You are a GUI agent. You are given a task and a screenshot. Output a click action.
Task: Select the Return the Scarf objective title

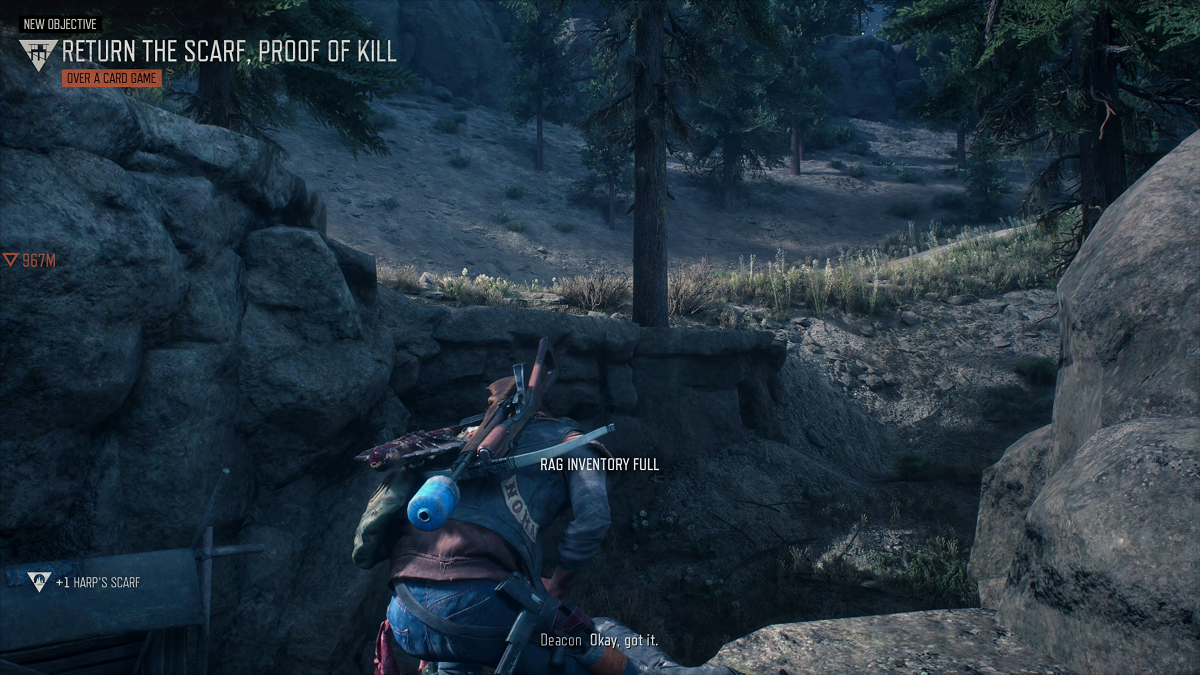[229, 51]
